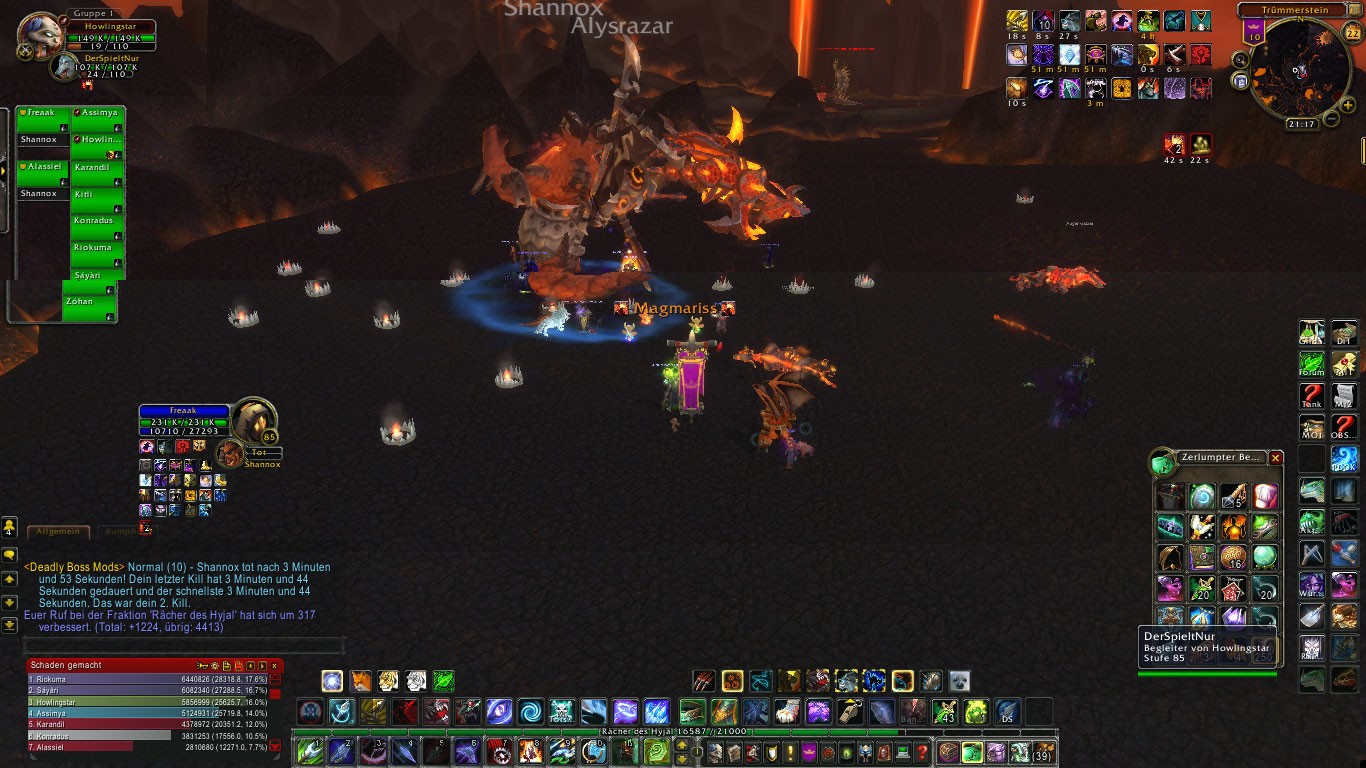
Task: Click the minimap tracking magnifier button
Action: (1241, 60)
